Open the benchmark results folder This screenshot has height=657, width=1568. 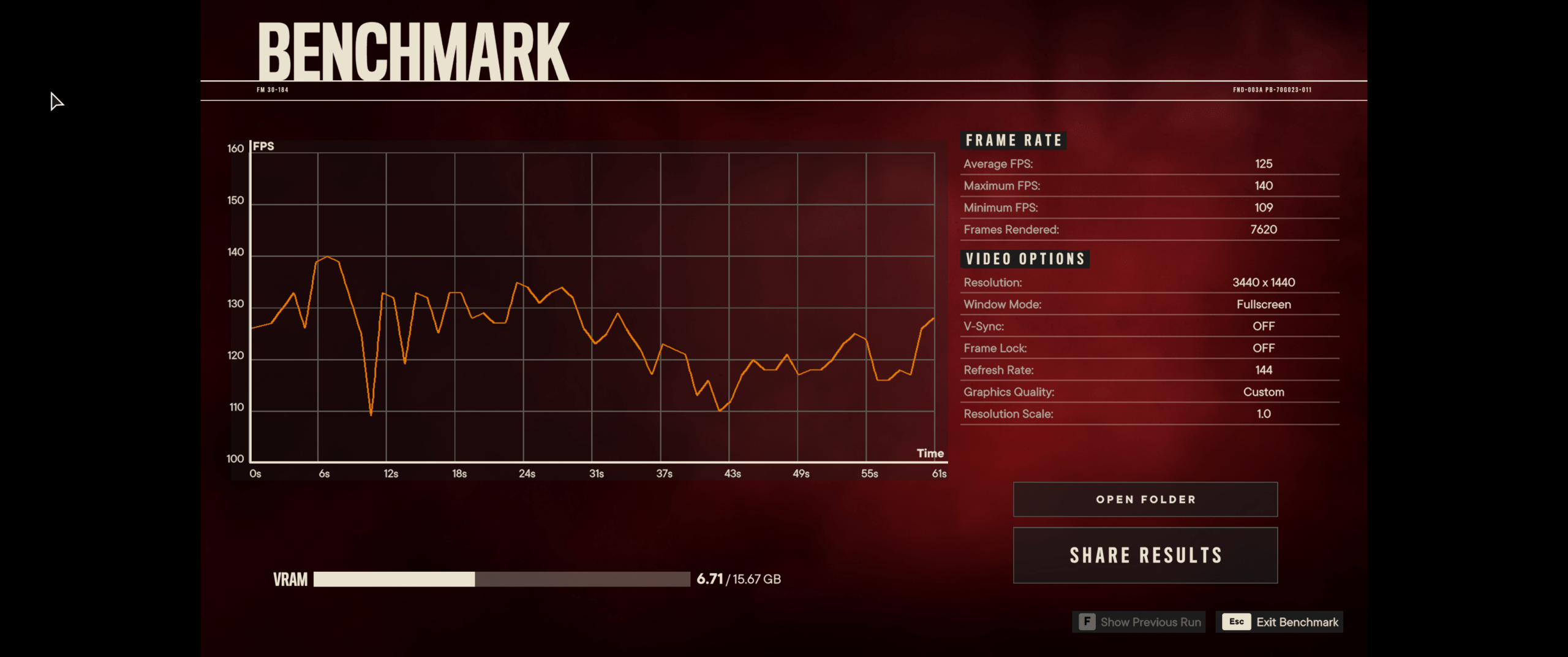[1145, 499]
